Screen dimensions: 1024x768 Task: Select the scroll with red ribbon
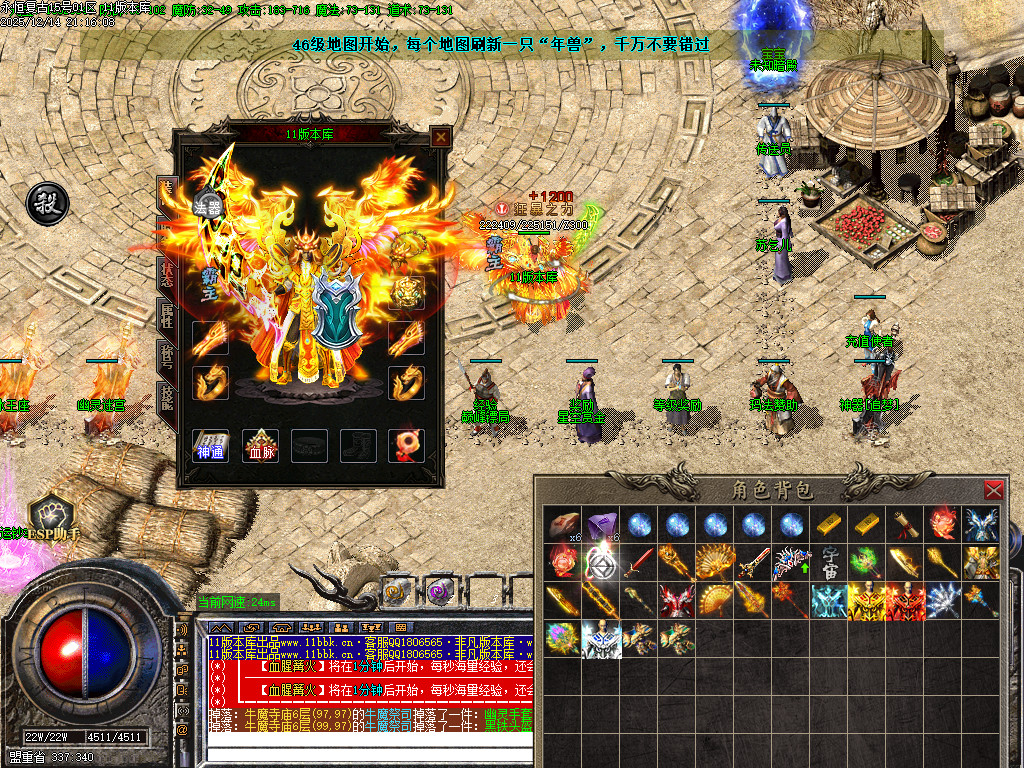pos(905,525)
